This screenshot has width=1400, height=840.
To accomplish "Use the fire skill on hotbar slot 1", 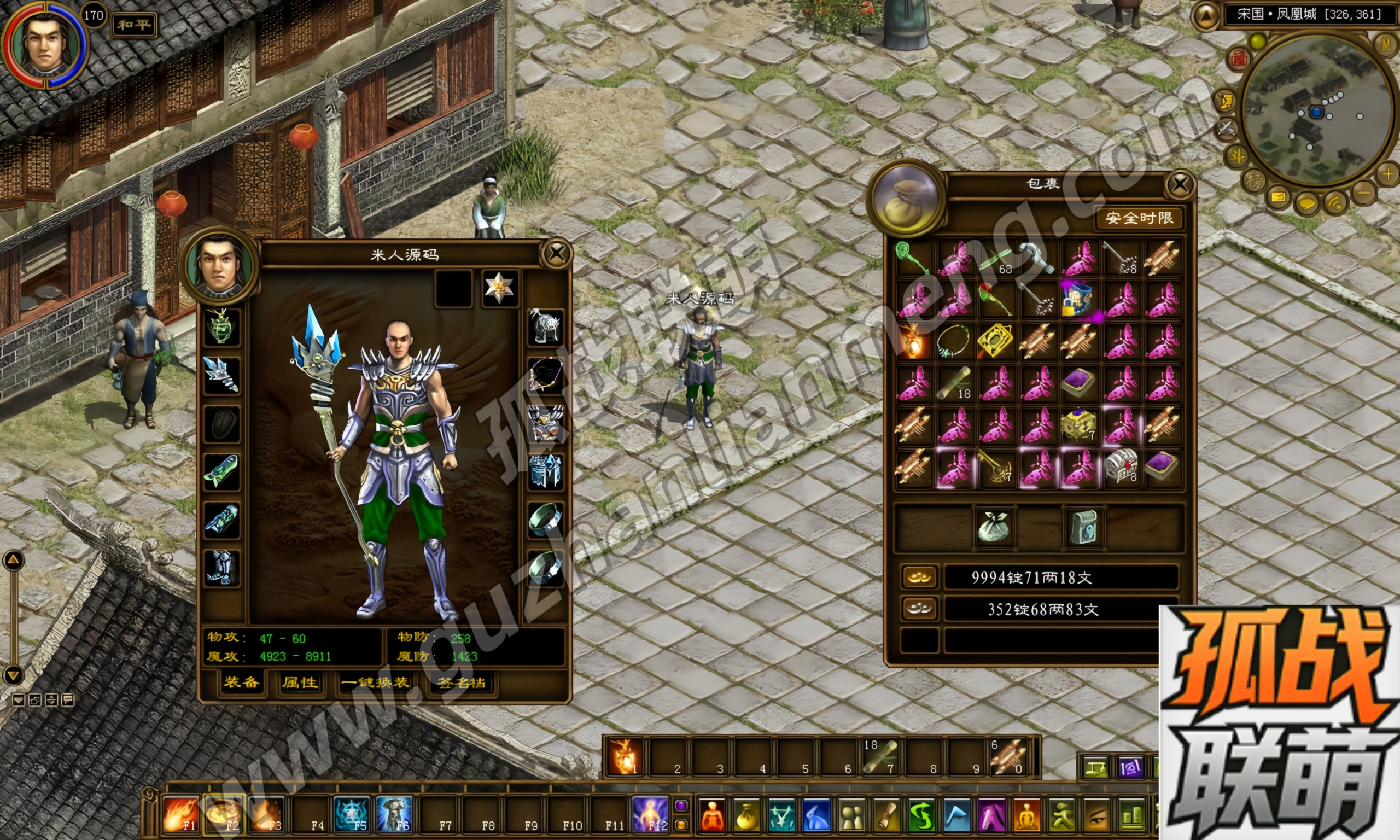I will tap(624, 757).
